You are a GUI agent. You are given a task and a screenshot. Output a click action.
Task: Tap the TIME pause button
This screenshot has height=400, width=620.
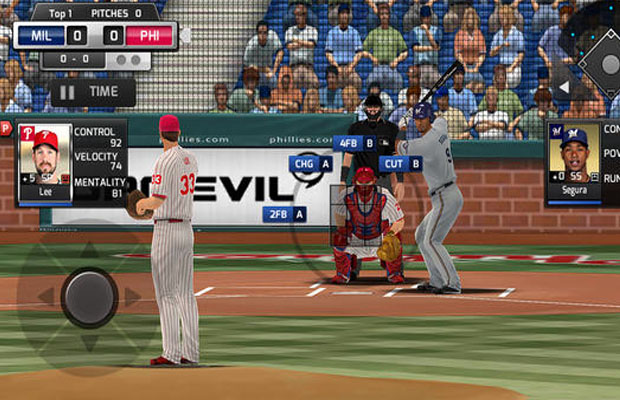(x=92, y=91)
